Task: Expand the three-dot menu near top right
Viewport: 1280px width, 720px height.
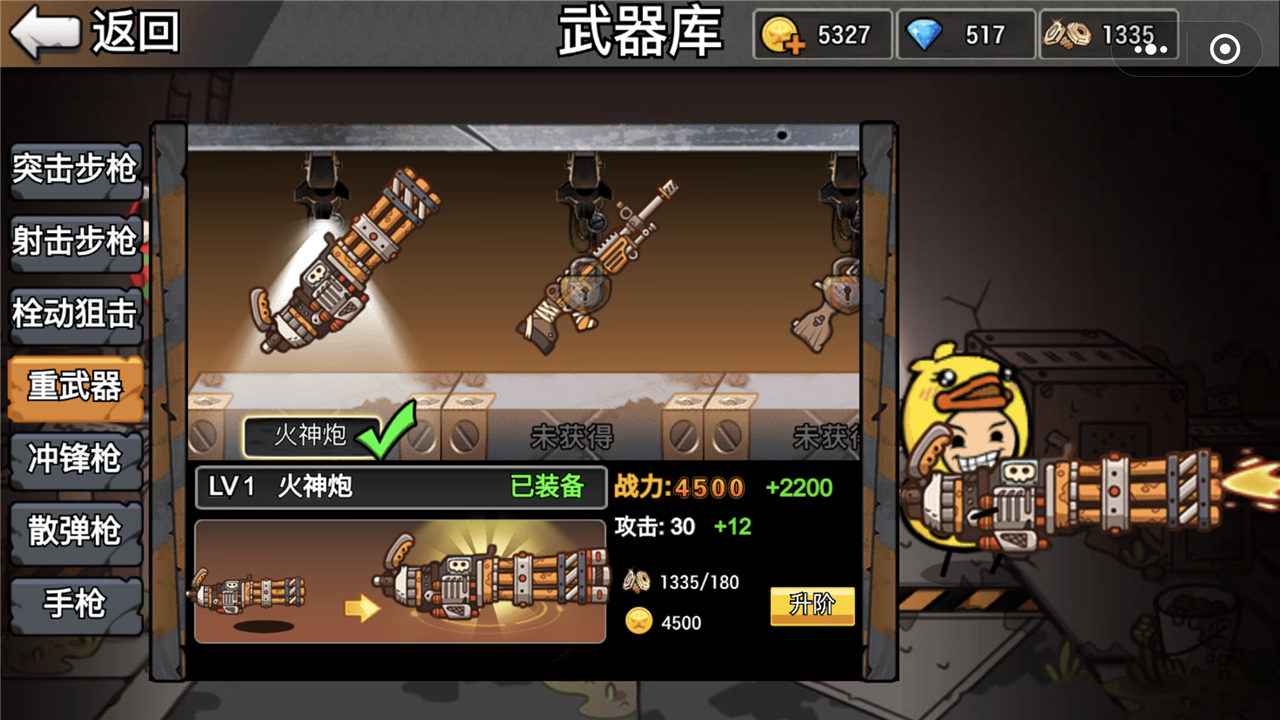Action: tap(1152, 48)
